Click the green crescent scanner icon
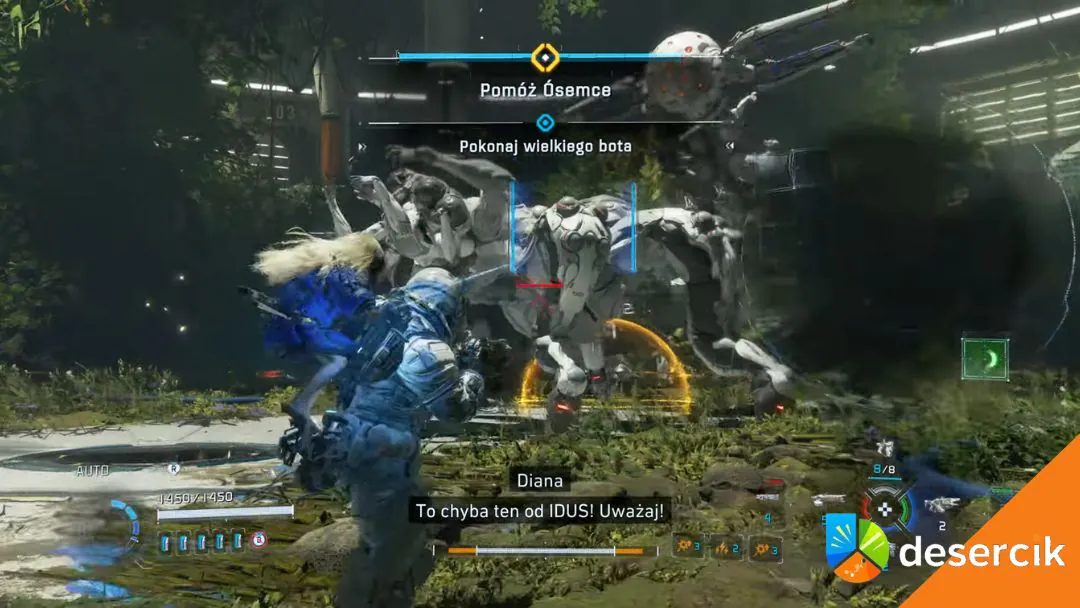Image resolution: width=1080 pixels, height=608 pixels. (x=985, y=358)
